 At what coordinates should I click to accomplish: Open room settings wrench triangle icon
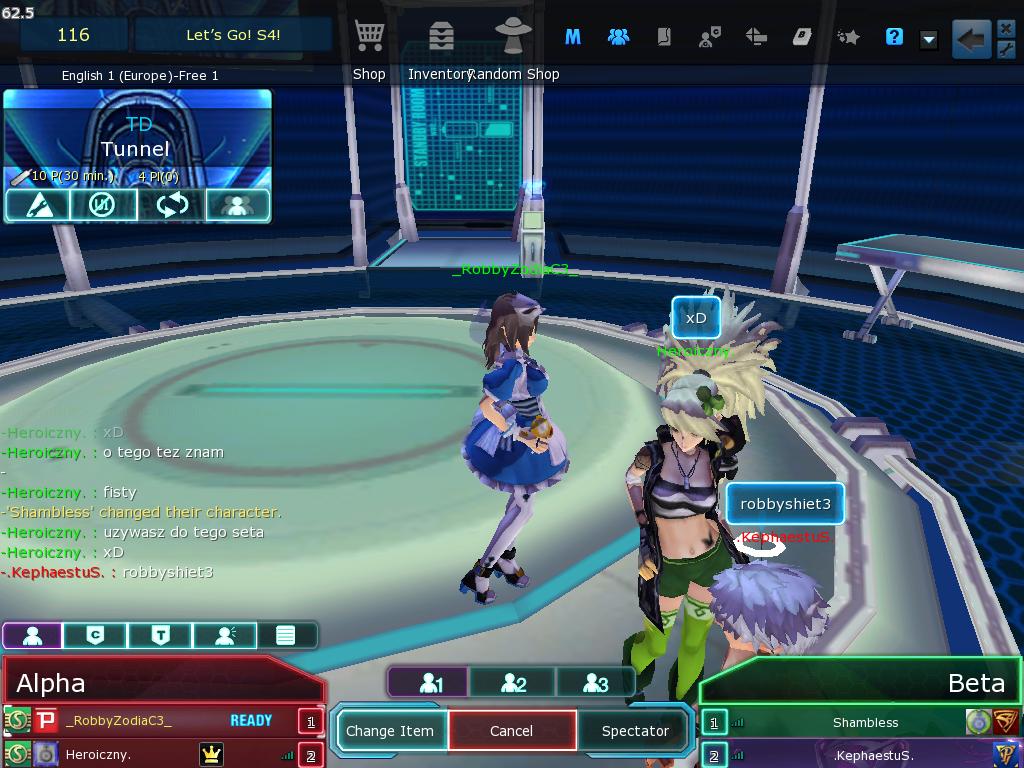(37, 205)
